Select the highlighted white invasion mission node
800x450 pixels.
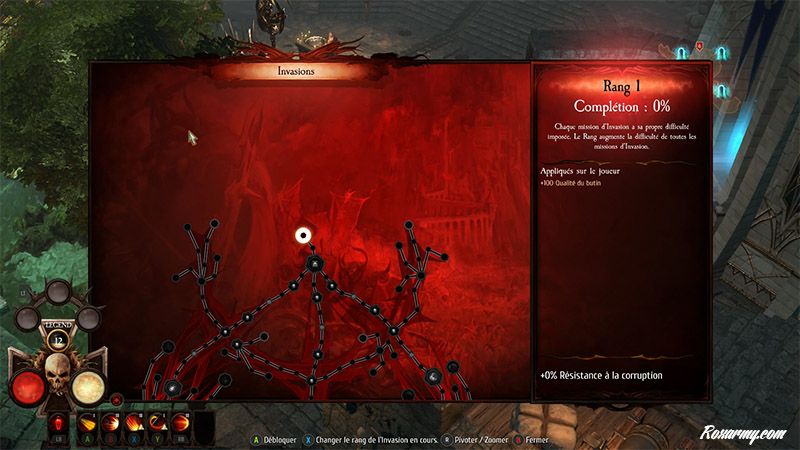pyautogui.click(x=303, y=235)
